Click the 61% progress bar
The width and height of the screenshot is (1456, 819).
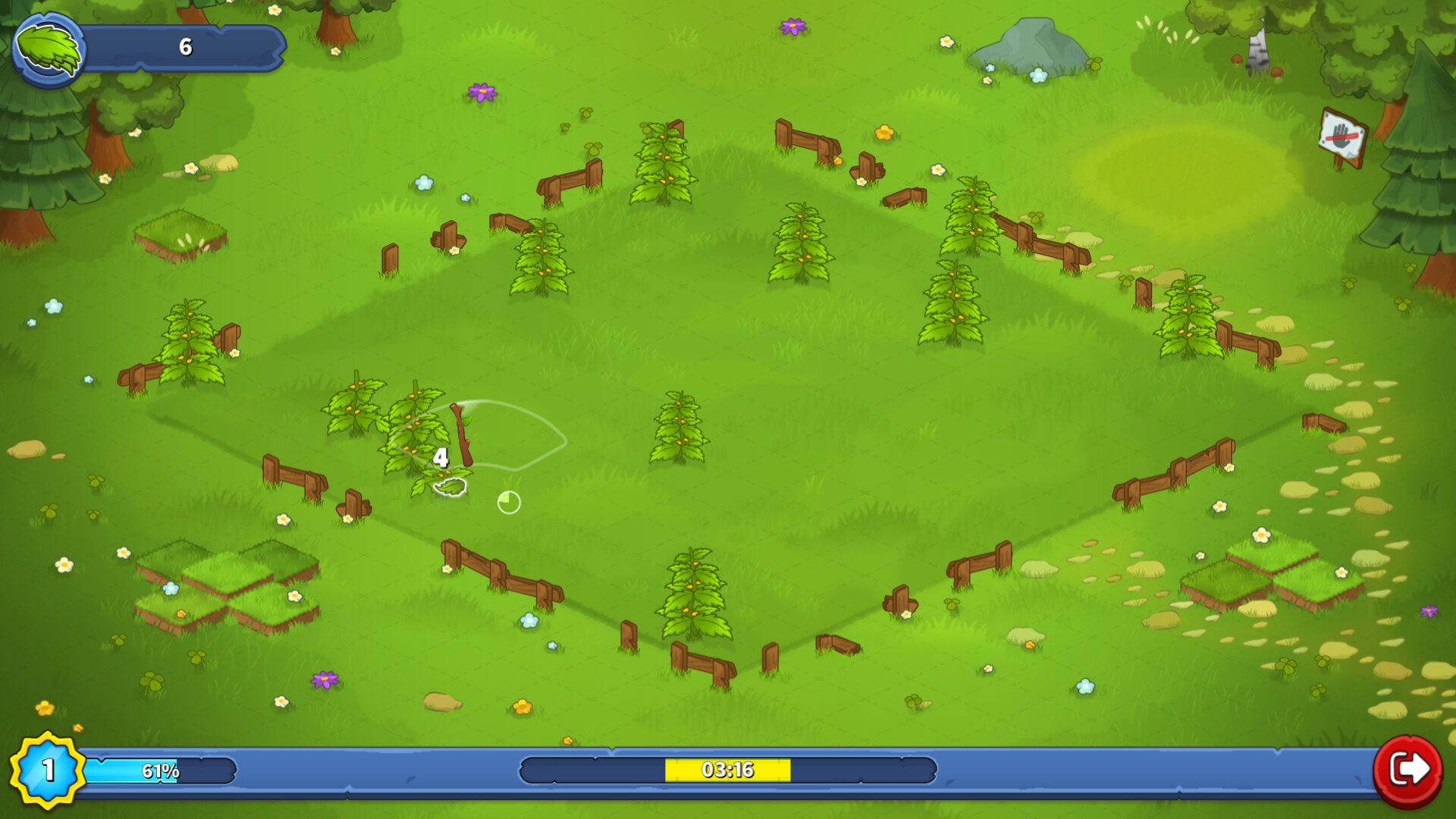158,772
